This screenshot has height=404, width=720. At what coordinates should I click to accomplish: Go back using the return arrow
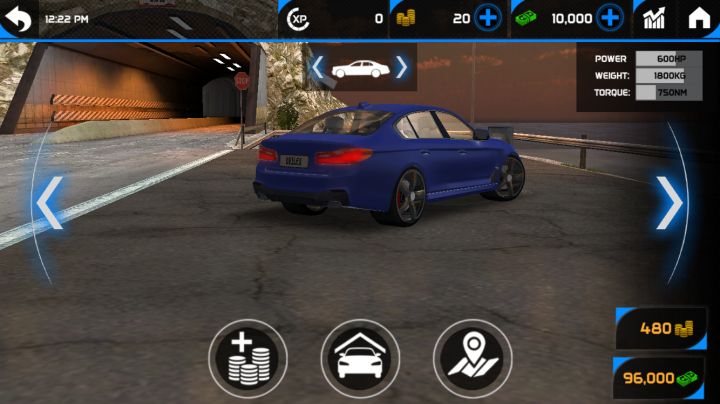[x=18, y=18]
